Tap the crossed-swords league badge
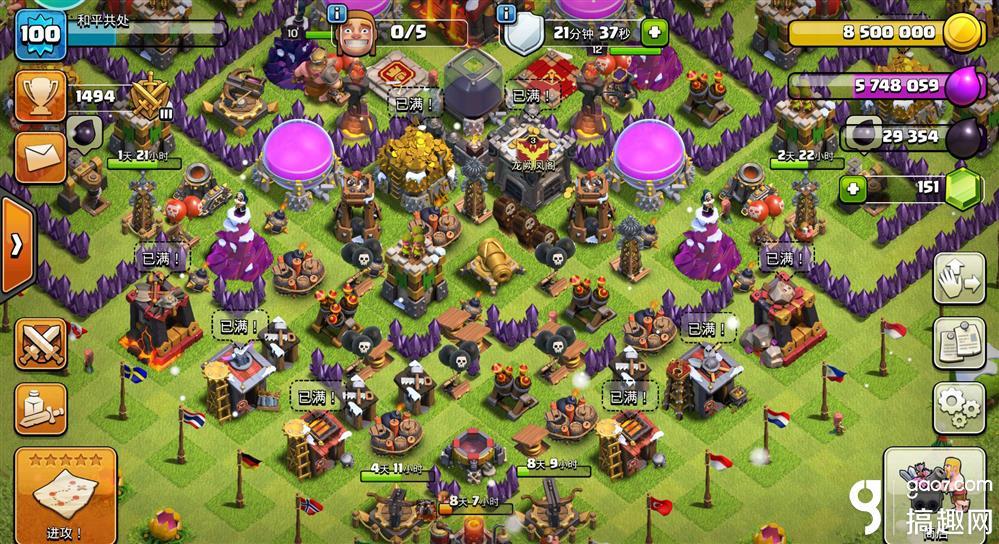 click(x=148, y=98)
